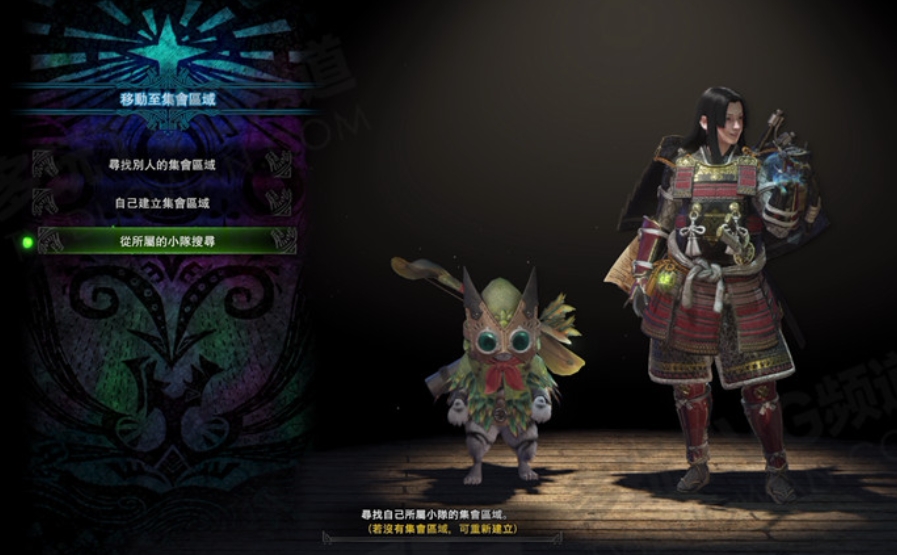Select 尋找別人的集會區域 menu option
This screenshot has width=897, height=555.
[162, 164]
